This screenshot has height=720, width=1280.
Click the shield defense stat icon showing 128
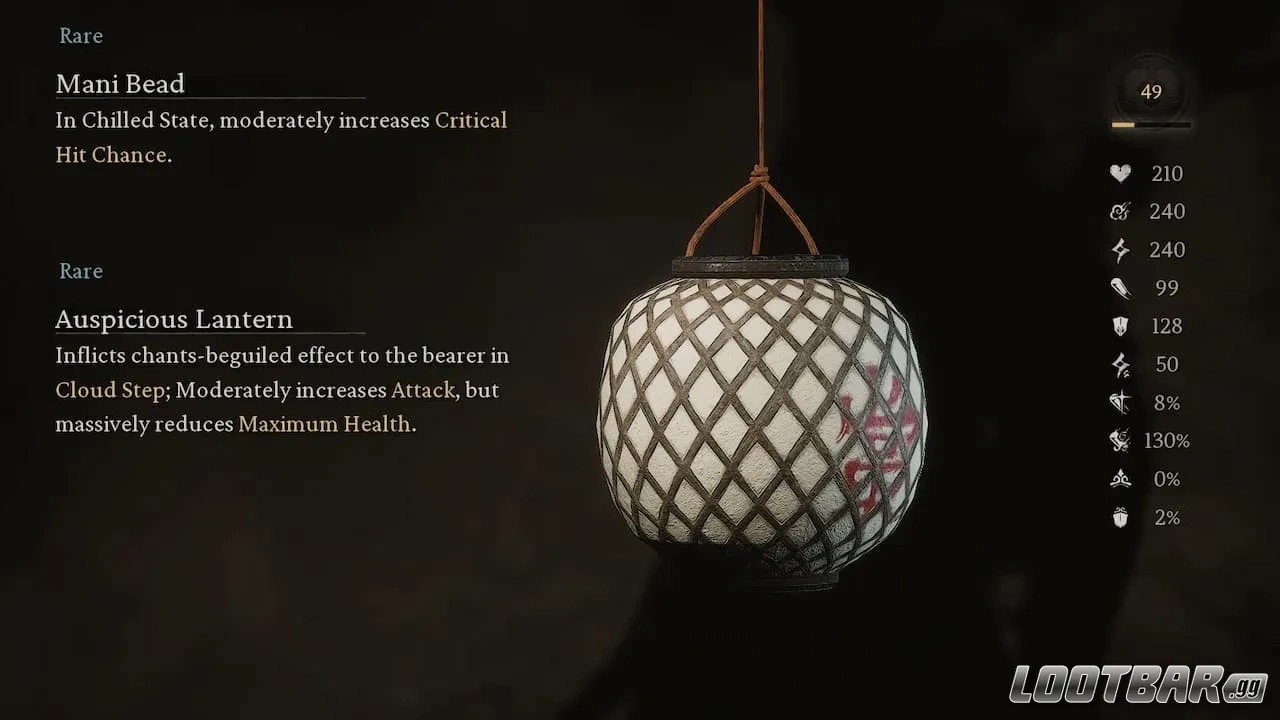coord(1119,326)
